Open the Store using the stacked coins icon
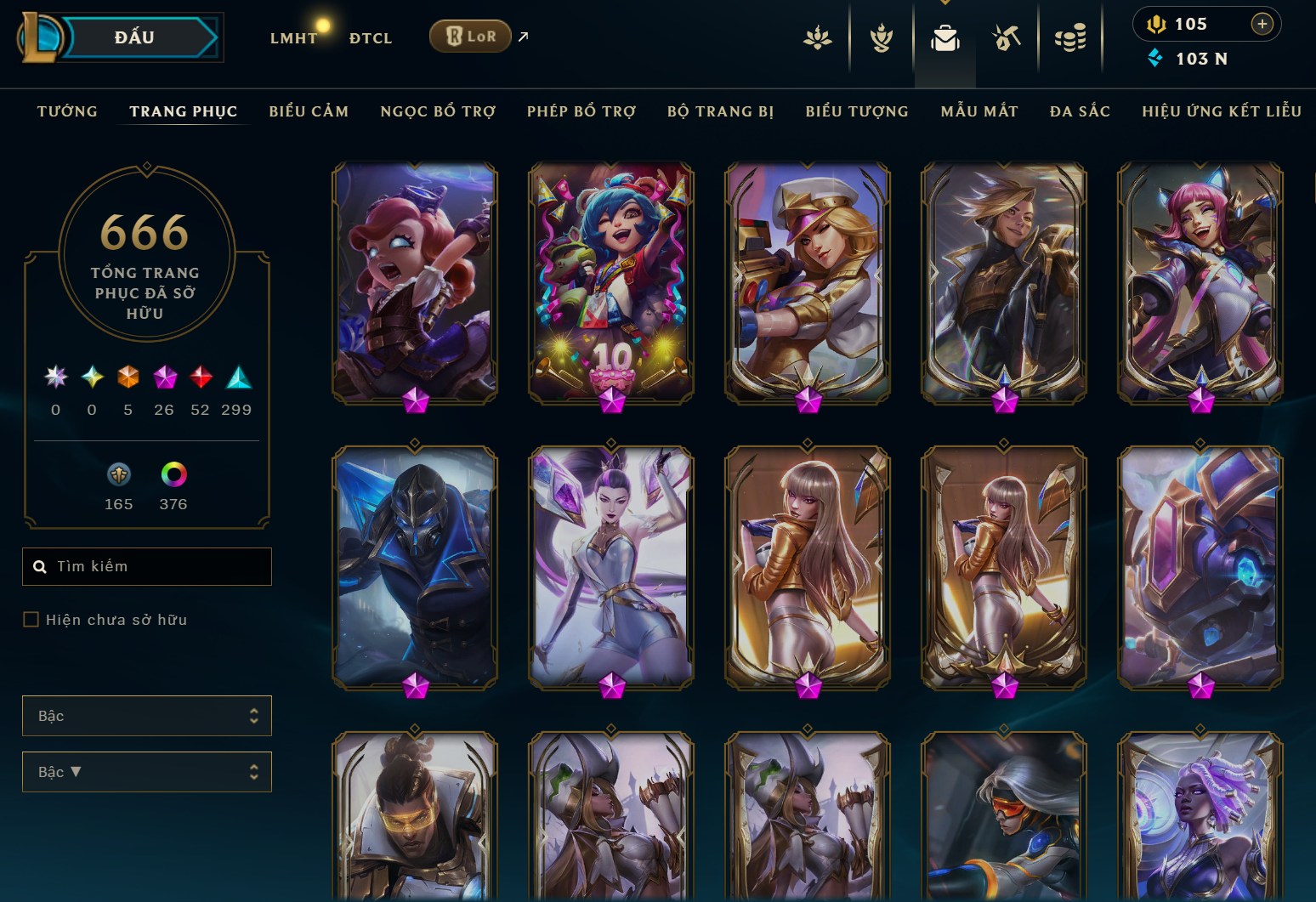1316x902 pixels. (1071, 37)
